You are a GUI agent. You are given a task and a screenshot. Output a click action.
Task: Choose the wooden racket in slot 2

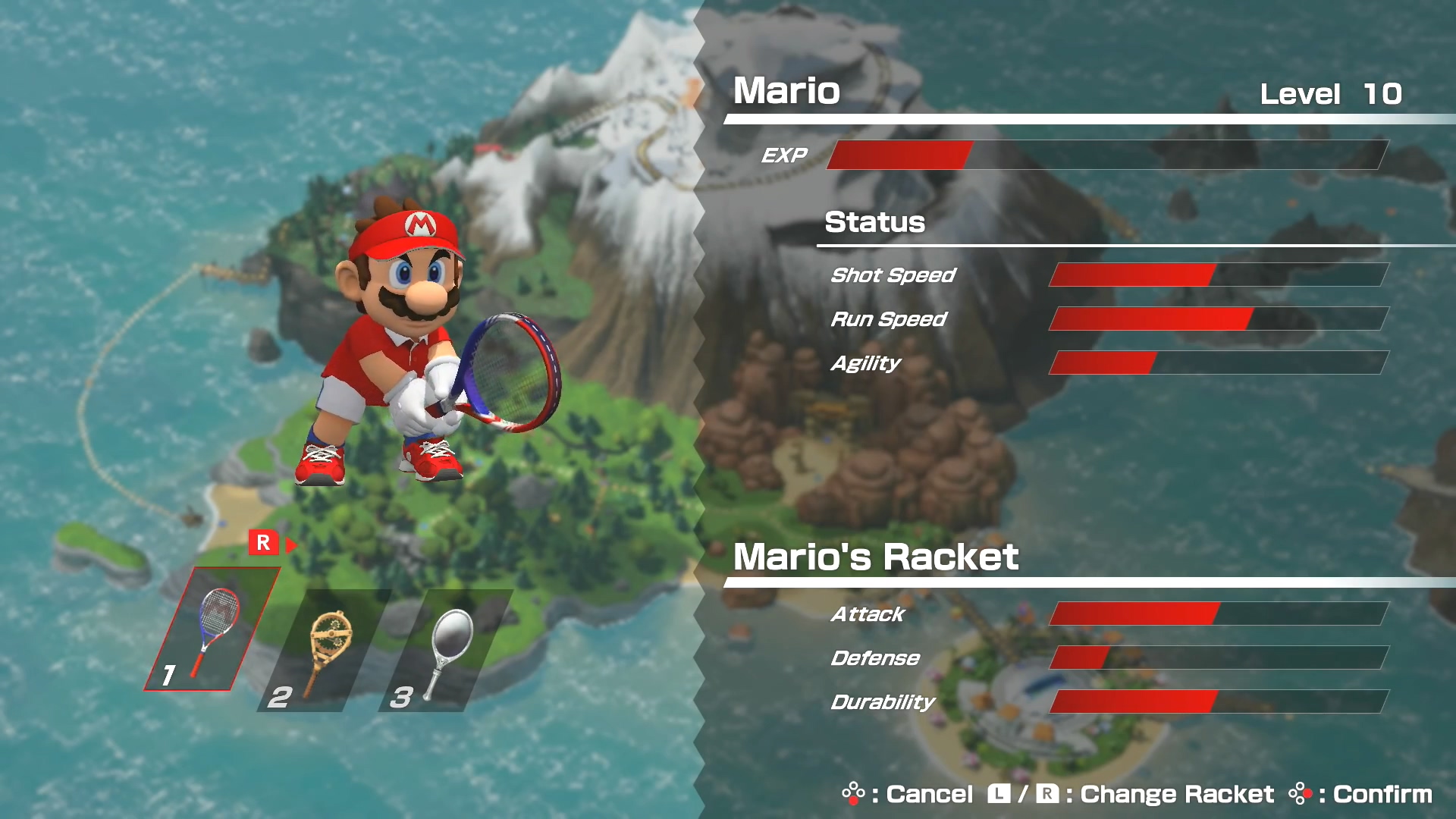[328, 651]
